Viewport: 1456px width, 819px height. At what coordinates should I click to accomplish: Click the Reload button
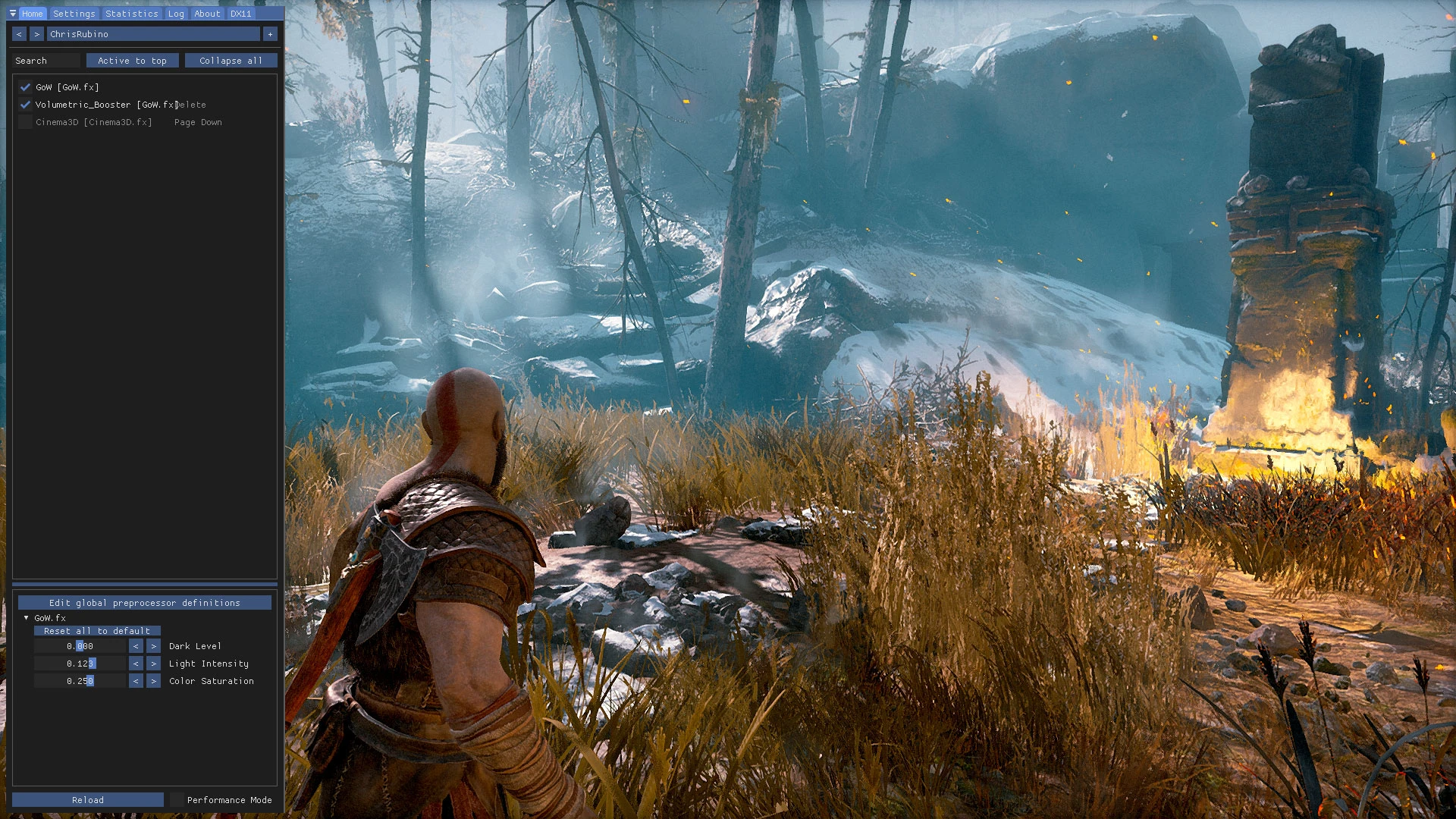(87, 799)
